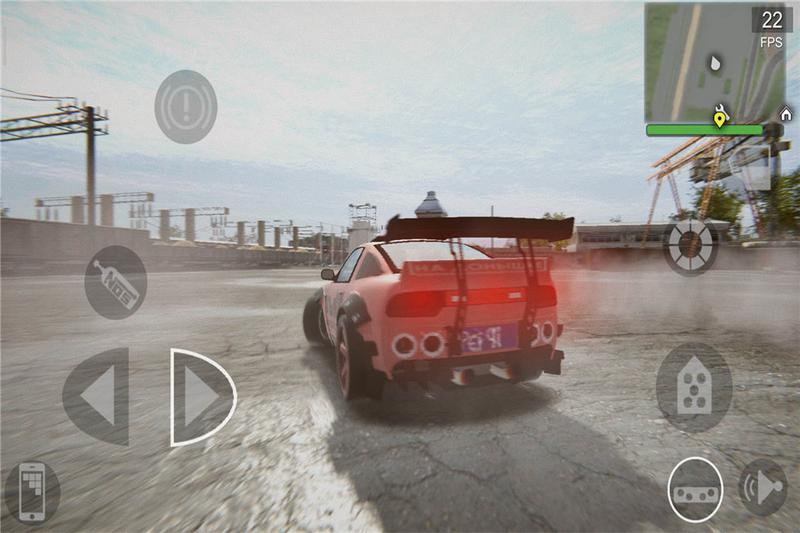Image resolution: width=800 pixels, height=533 pixels.
Task: Open the smartphone menu
Action: click(32, 492)
